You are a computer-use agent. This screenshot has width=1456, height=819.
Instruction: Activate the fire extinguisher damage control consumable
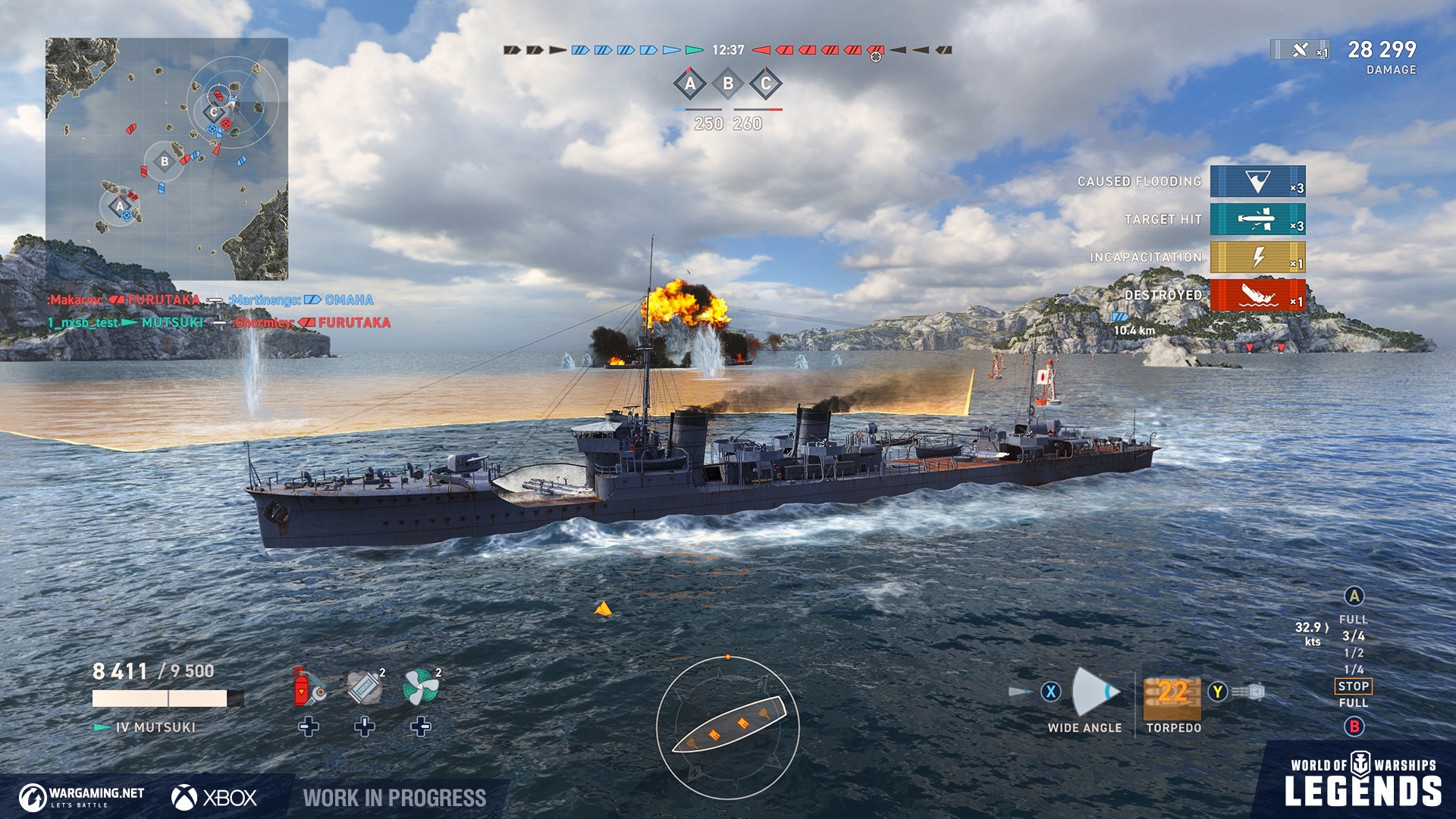(308, 687)
